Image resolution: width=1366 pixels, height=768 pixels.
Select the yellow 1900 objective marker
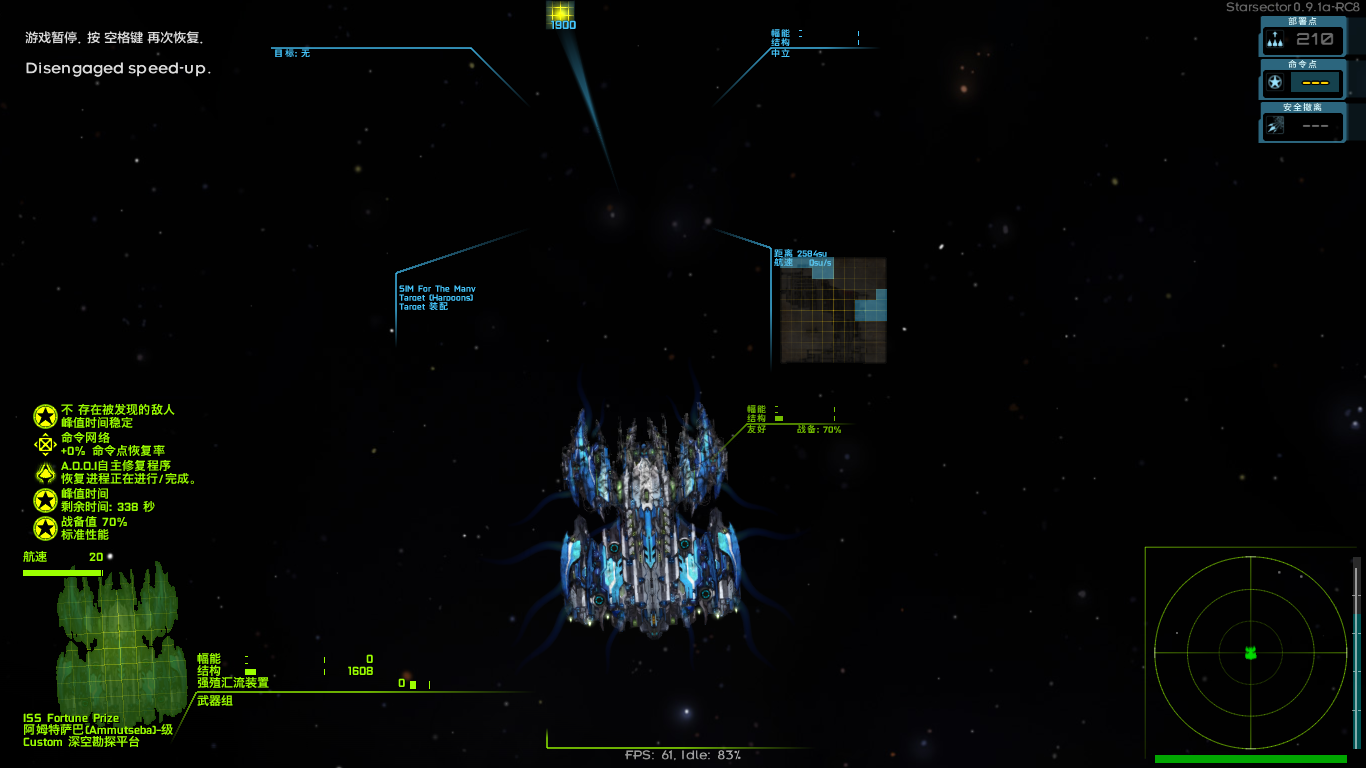click(x=560, y=13)
